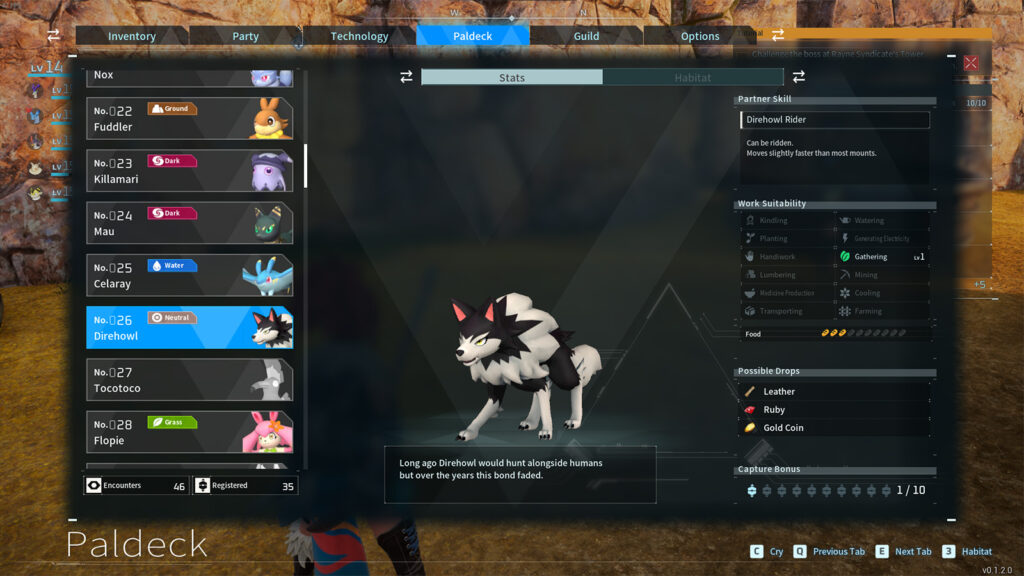This screenshot has height=576, width=1024.
Task: Select Flopie in the Paldeck list
Action: (189, 432)
